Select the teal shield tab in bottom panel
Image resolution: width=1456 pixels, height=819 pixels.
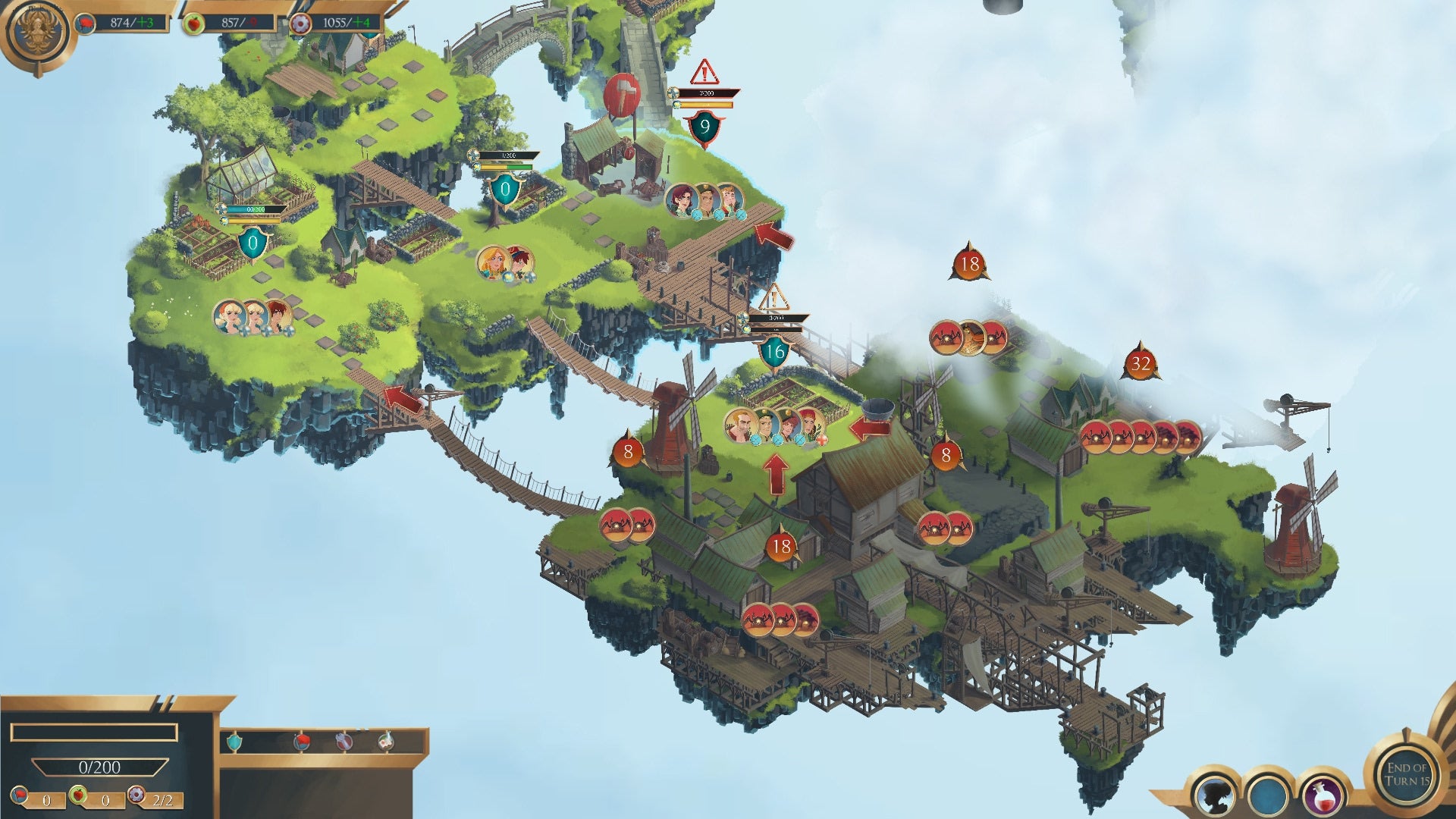tap(235, 741)
